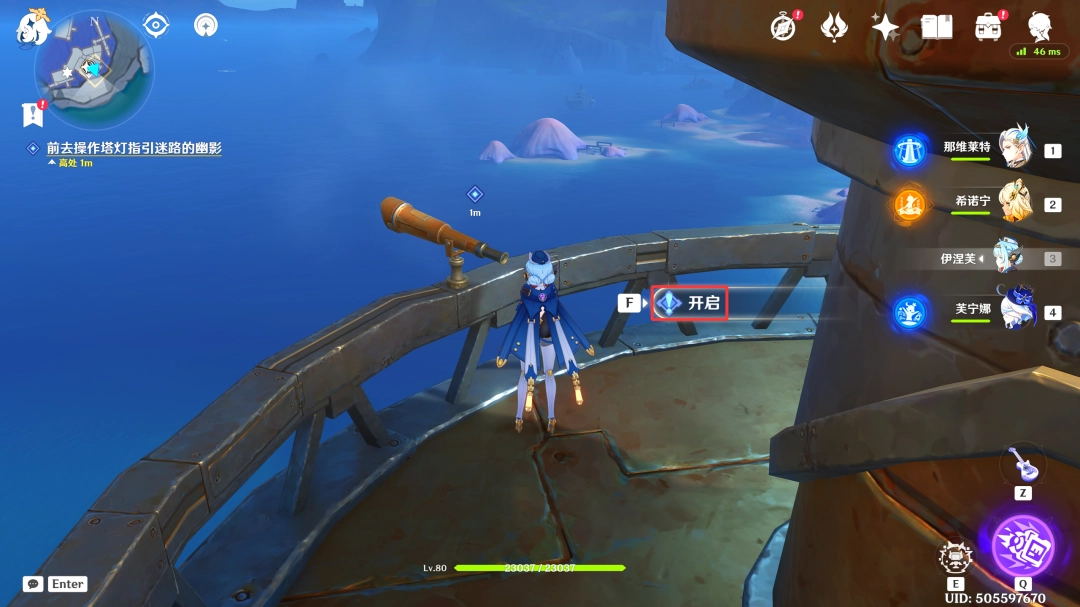Open the quest log bookmark icon
The width and height of the screenshot is (1080, 607).
[x=32, y=114]
